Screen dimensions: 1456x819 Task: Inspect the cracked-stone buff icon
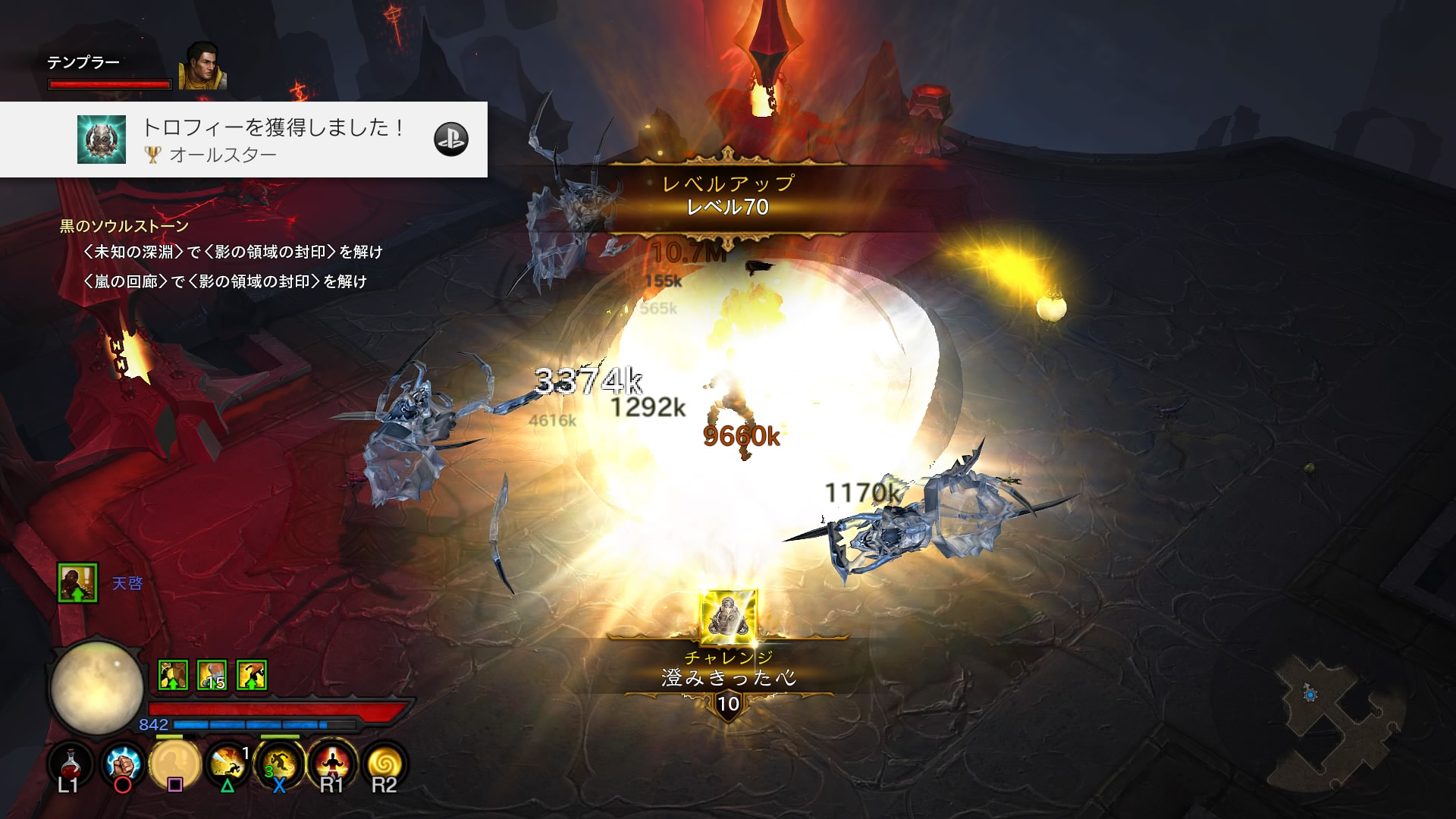pyautogui.click(x=173, y=674)
